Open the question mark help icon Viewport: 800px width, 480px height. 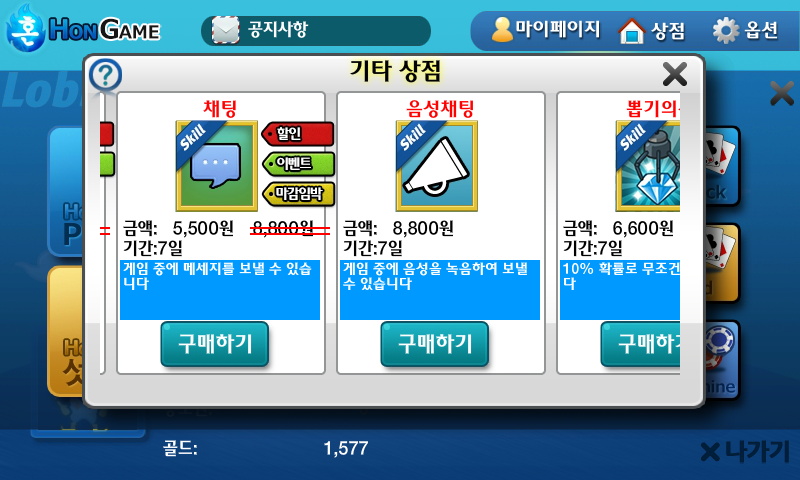tap(106, 74)
